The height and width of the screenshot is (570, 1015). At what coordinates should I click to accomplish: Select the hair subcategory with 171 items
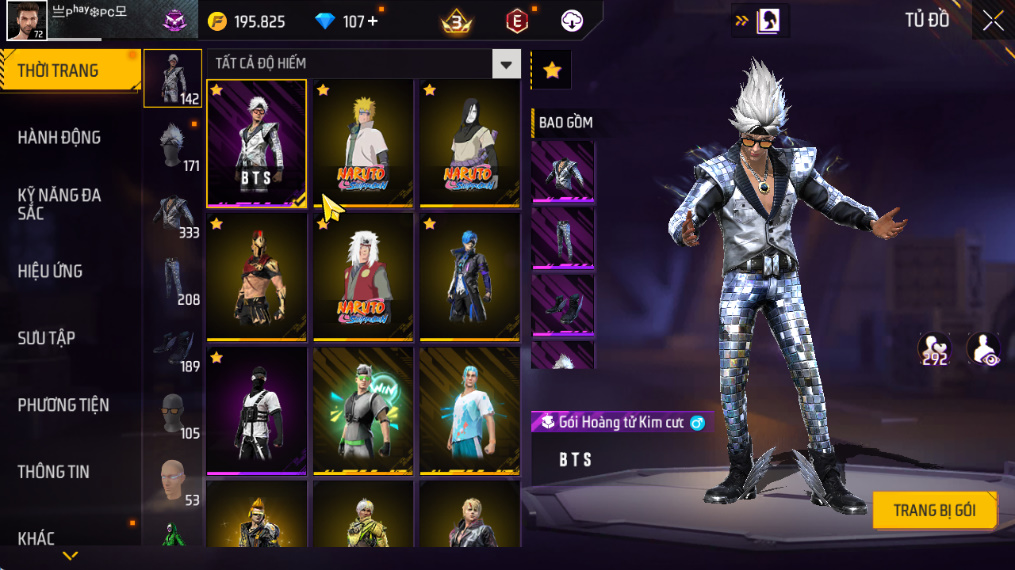(173, 145)
